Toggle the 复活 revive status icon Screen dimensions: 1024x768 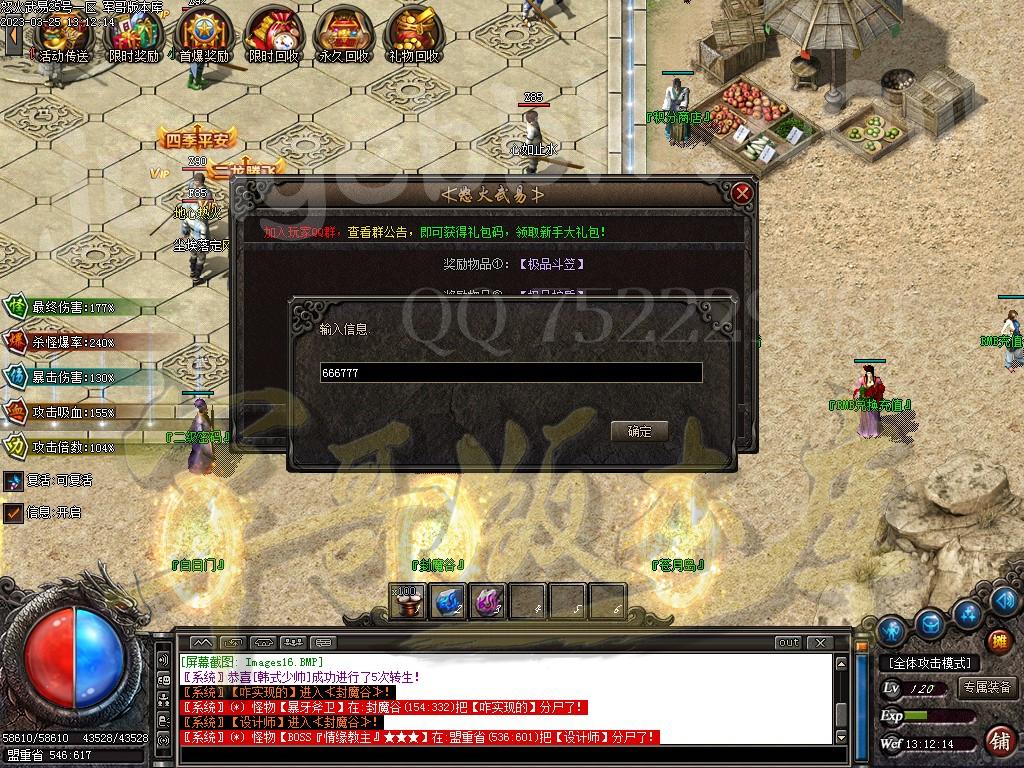(13, 480)
